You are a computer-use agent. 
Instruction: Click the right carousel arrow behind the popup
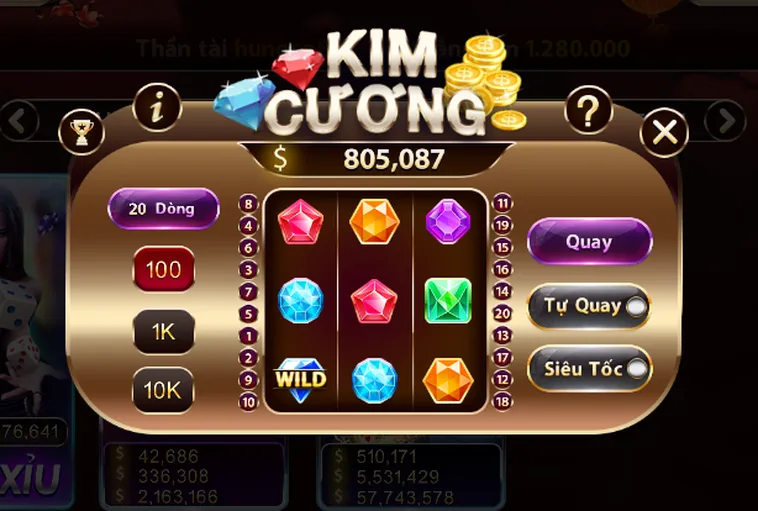(724, 121)
